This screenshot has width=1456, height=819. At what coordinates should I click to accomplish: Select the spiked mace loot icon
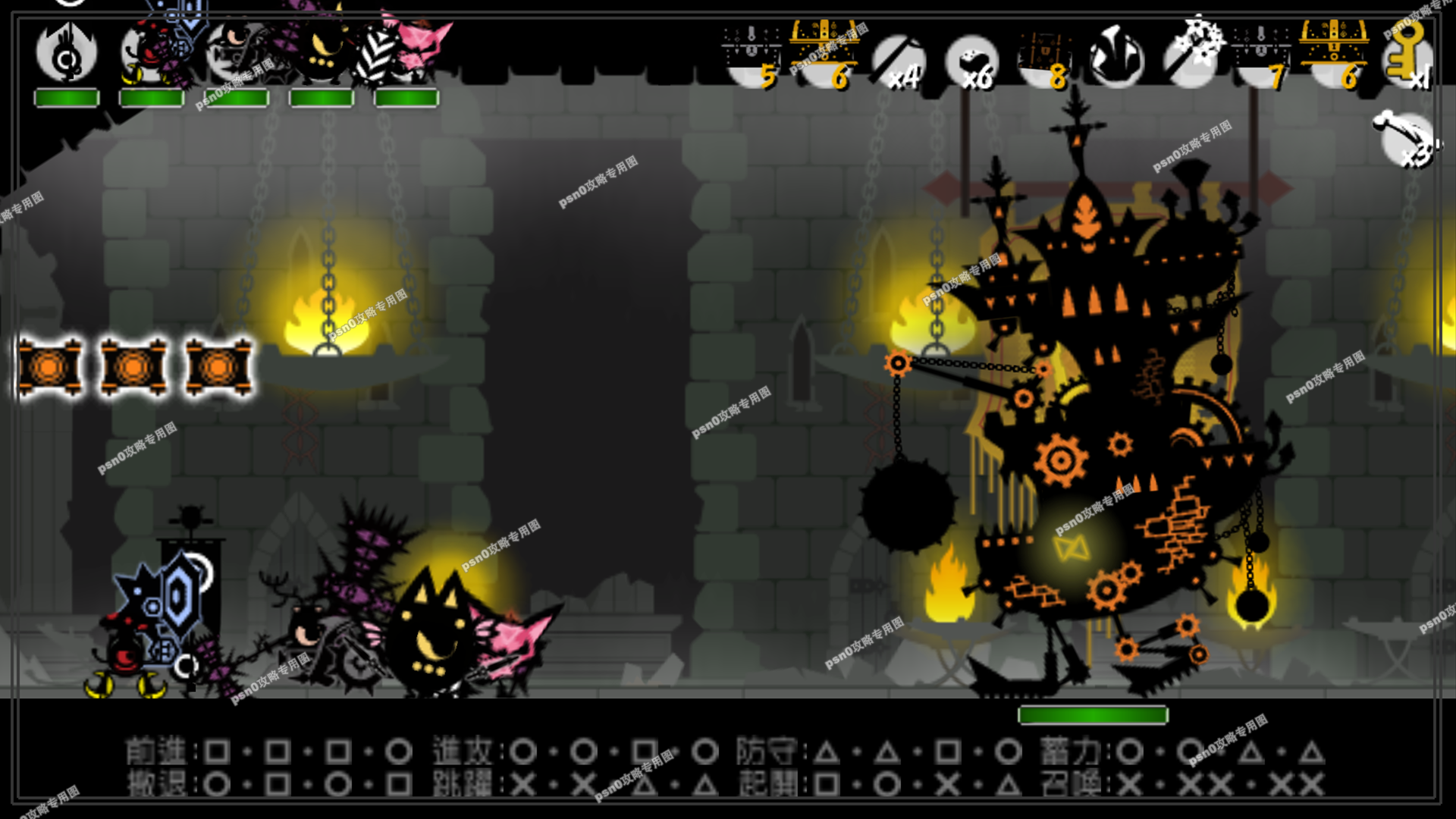[1191, 57]
